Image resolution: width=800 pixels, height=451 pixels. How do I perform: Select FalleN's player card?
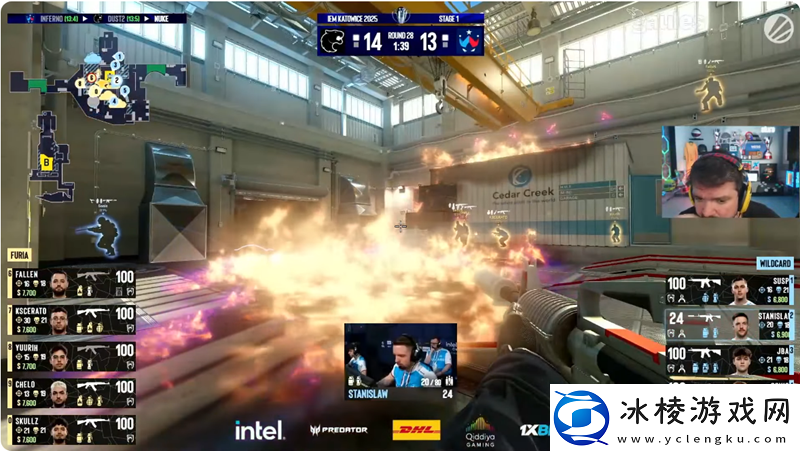tap(70, 283)
